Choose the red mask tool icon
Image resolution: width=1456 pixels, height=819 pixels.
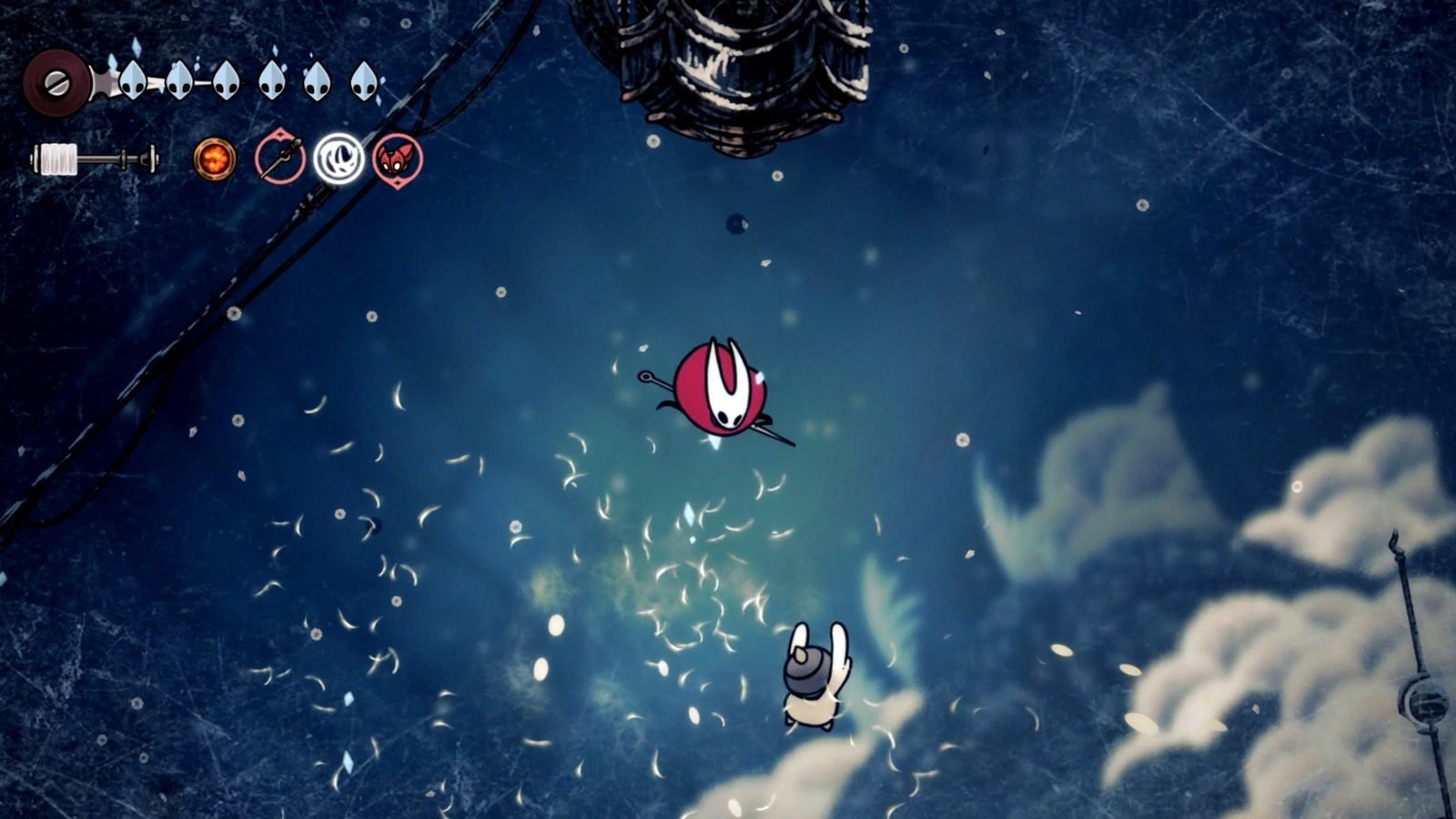398,160
